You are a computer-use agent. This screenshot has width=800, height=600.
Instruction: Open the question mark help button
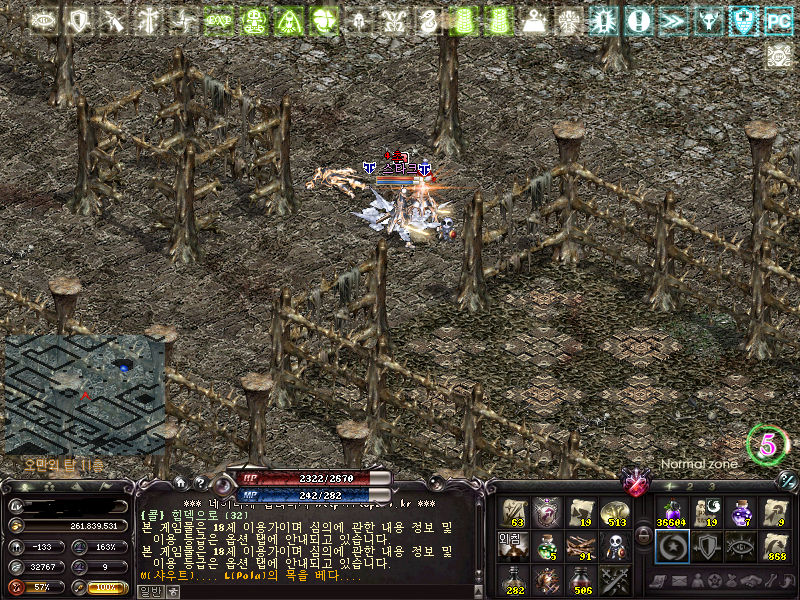(x=199, y=481)
